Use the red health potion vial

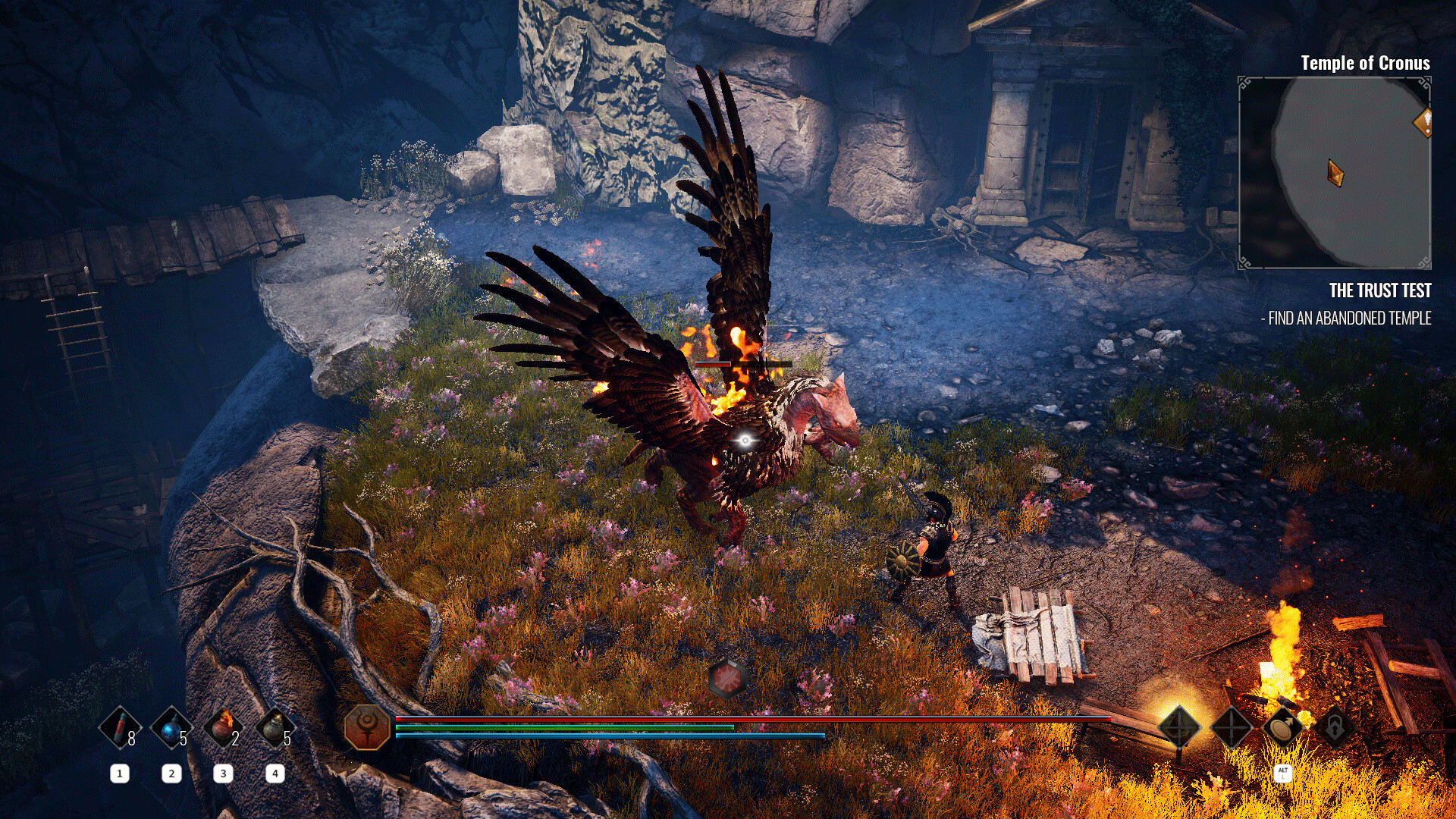point(120,729)
